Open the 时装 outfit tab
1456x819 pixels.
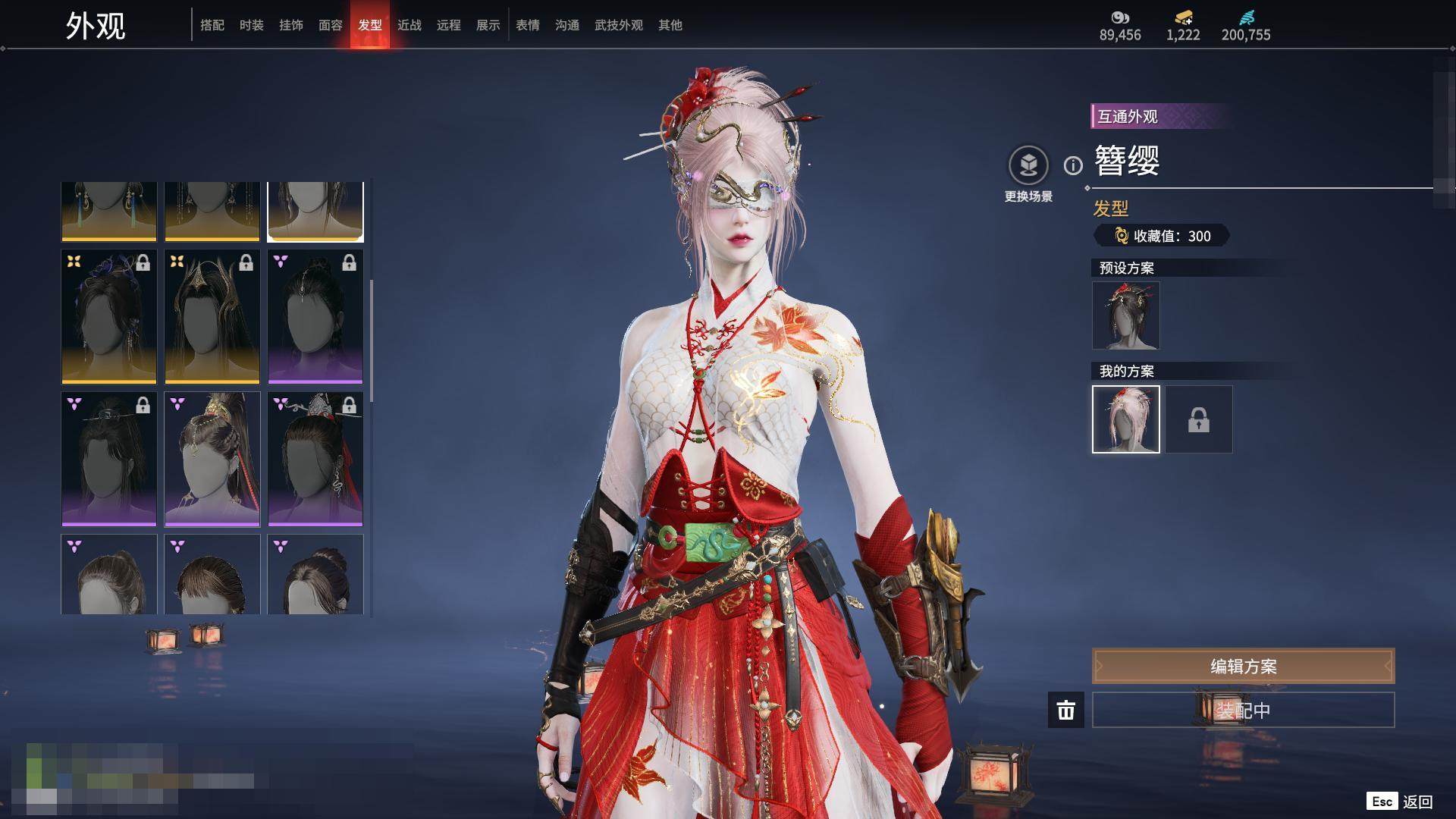point(252,25)
